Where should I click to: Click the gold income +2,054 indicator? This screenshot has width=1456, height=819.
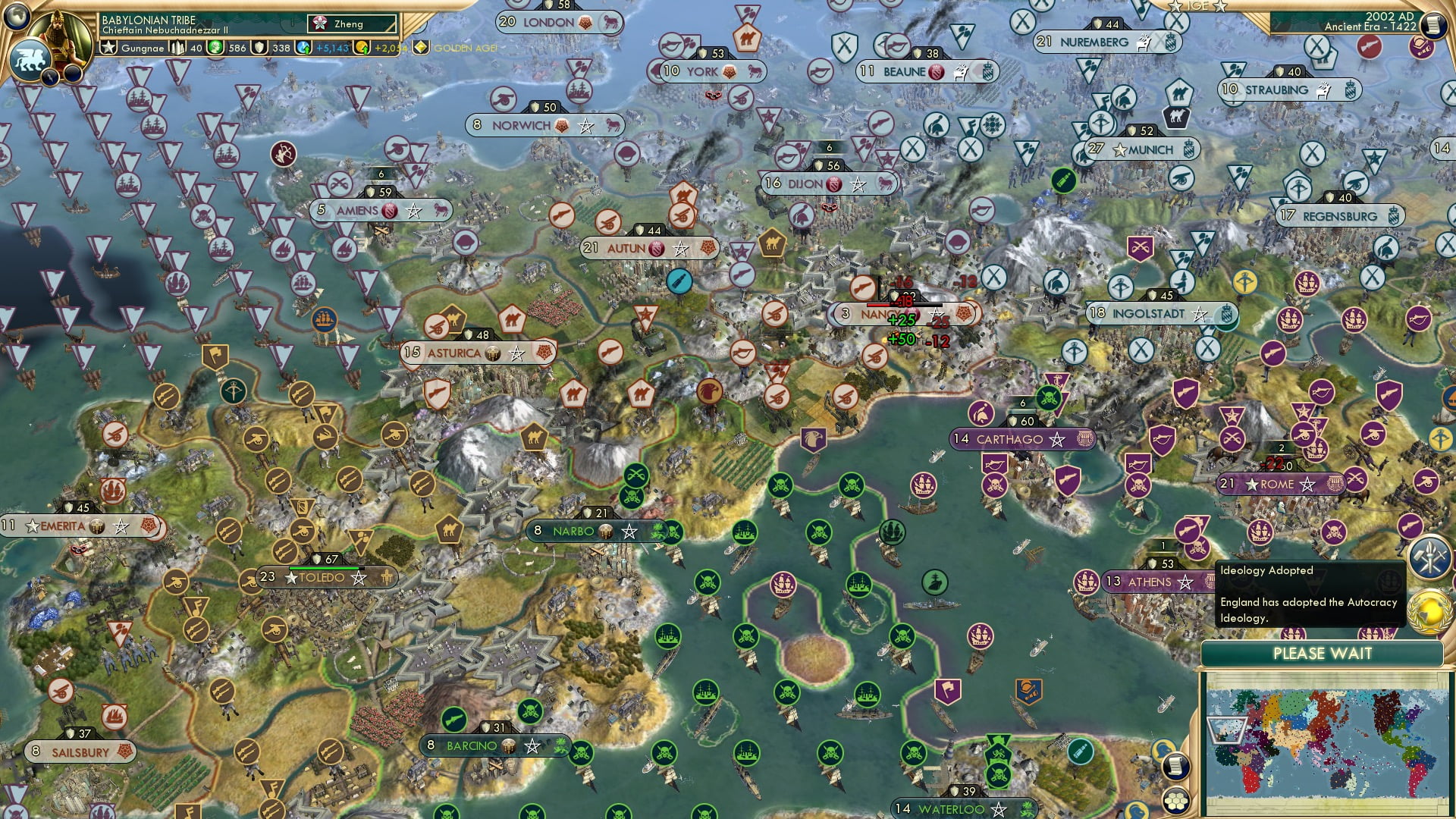click(387, 49)
